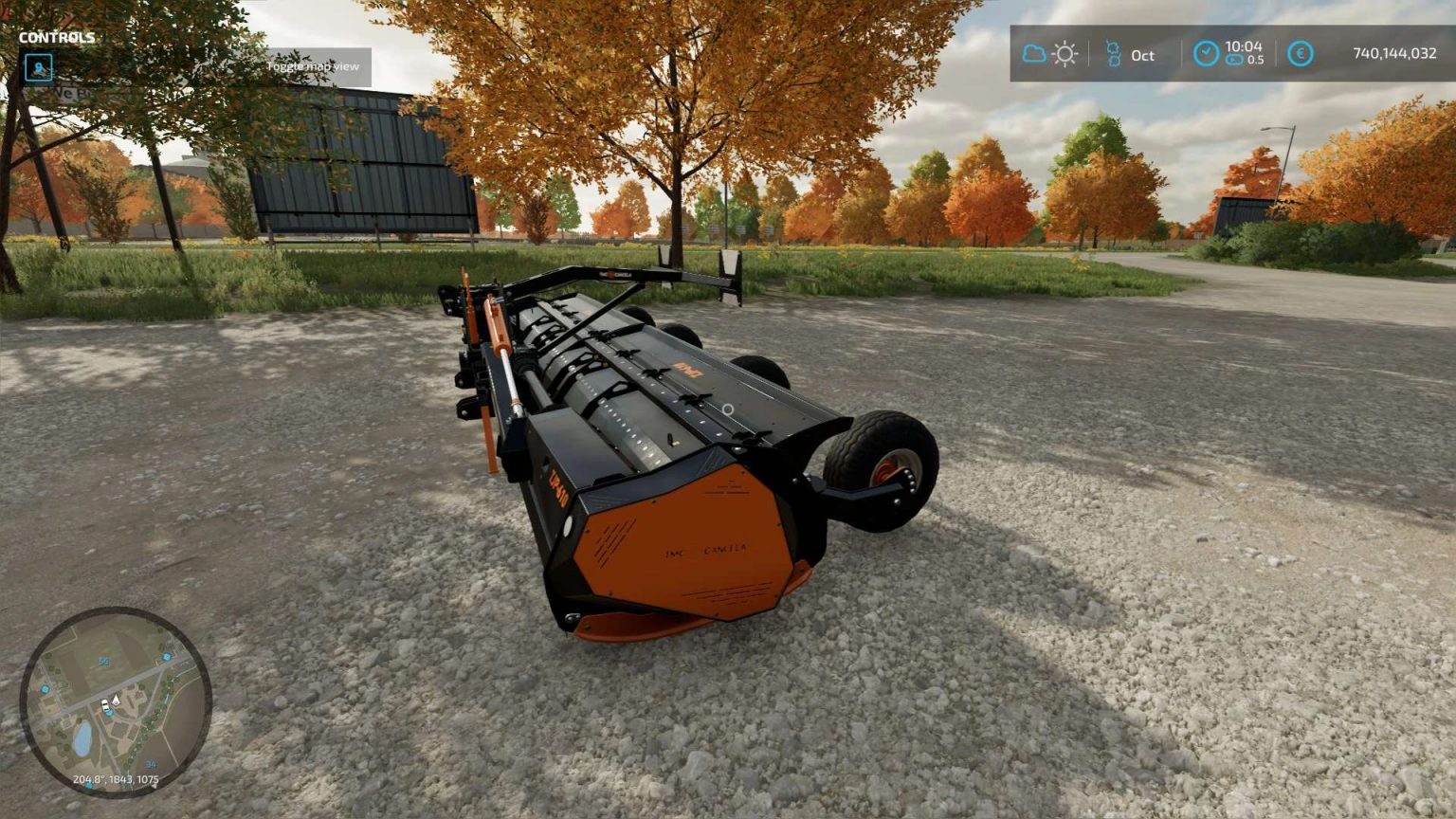Image resolution: width=1456 pixels, height=819 pixels.
Task: Select the player arrow on the minimap
Action: (116, 700)
